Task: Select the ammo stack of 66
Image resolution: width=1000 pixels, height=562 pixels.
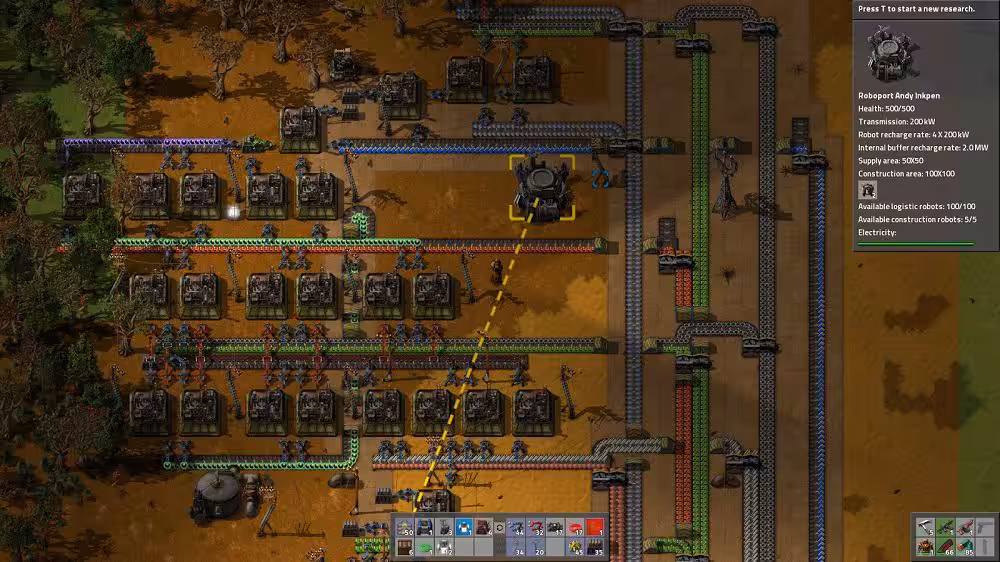Action: [946, 546]
